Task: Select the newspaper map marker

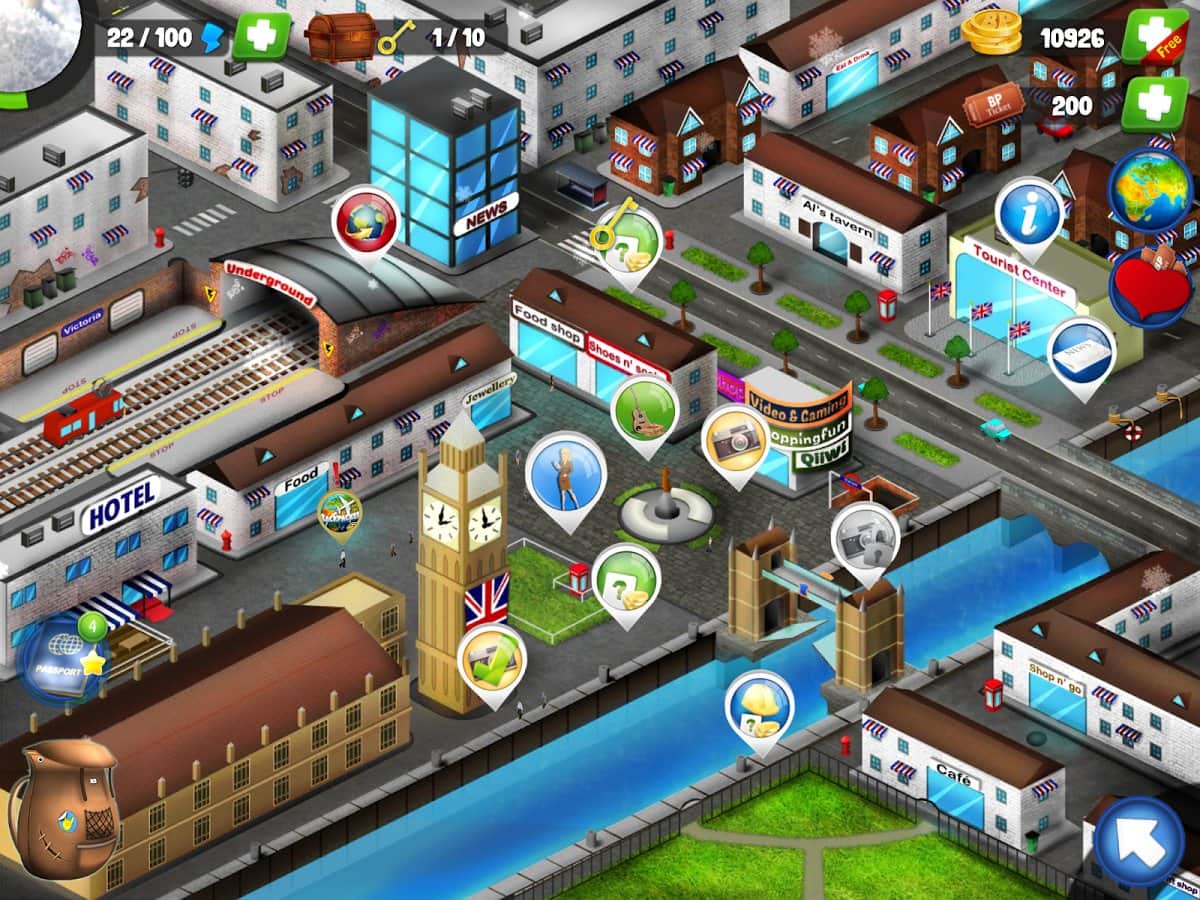Action: click(x=1082, y=353)
